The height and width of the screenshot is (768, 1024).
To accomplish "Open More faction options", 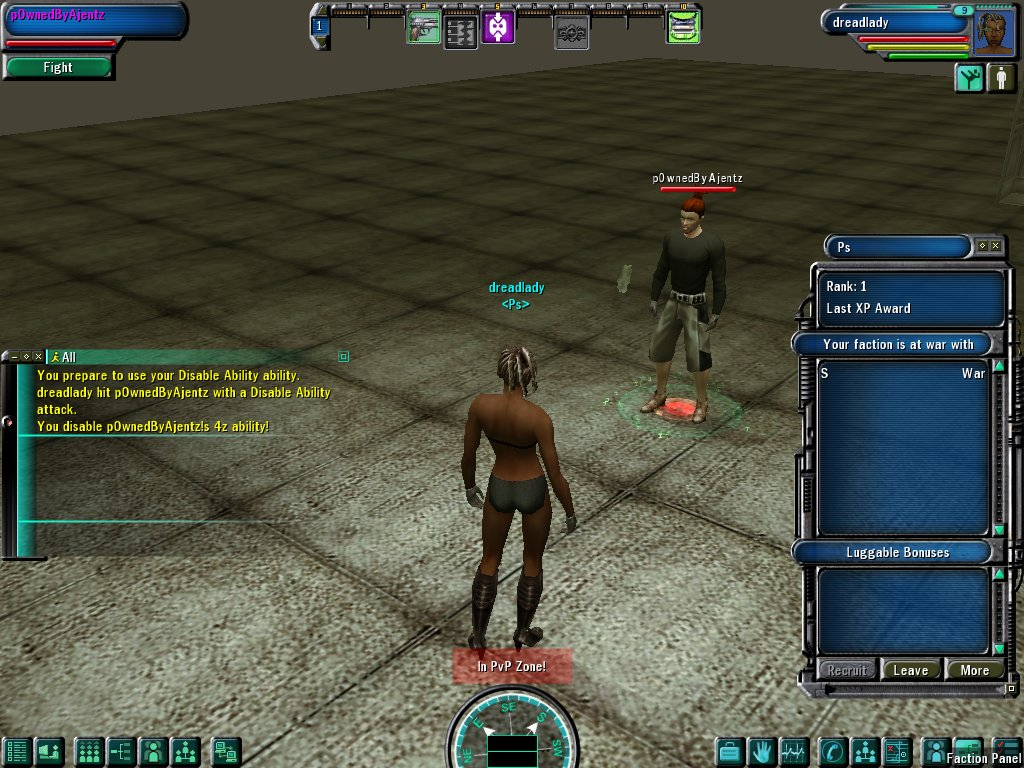I will [974, 670].
